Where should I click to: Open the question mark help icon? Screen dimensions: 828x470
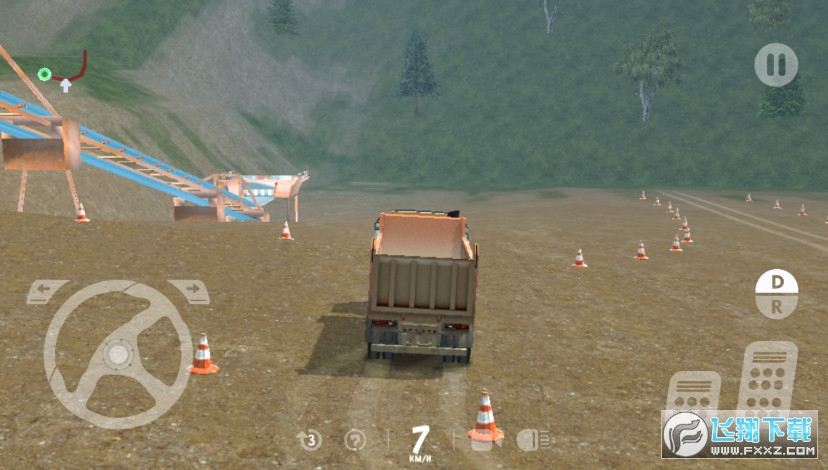(355, 439)
